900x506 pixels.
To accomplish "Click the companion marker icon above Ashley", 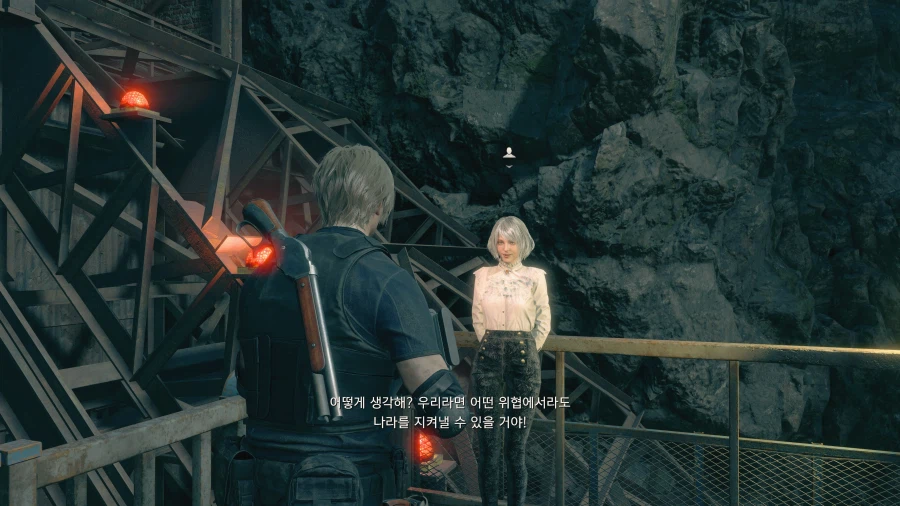I will 509,152.
